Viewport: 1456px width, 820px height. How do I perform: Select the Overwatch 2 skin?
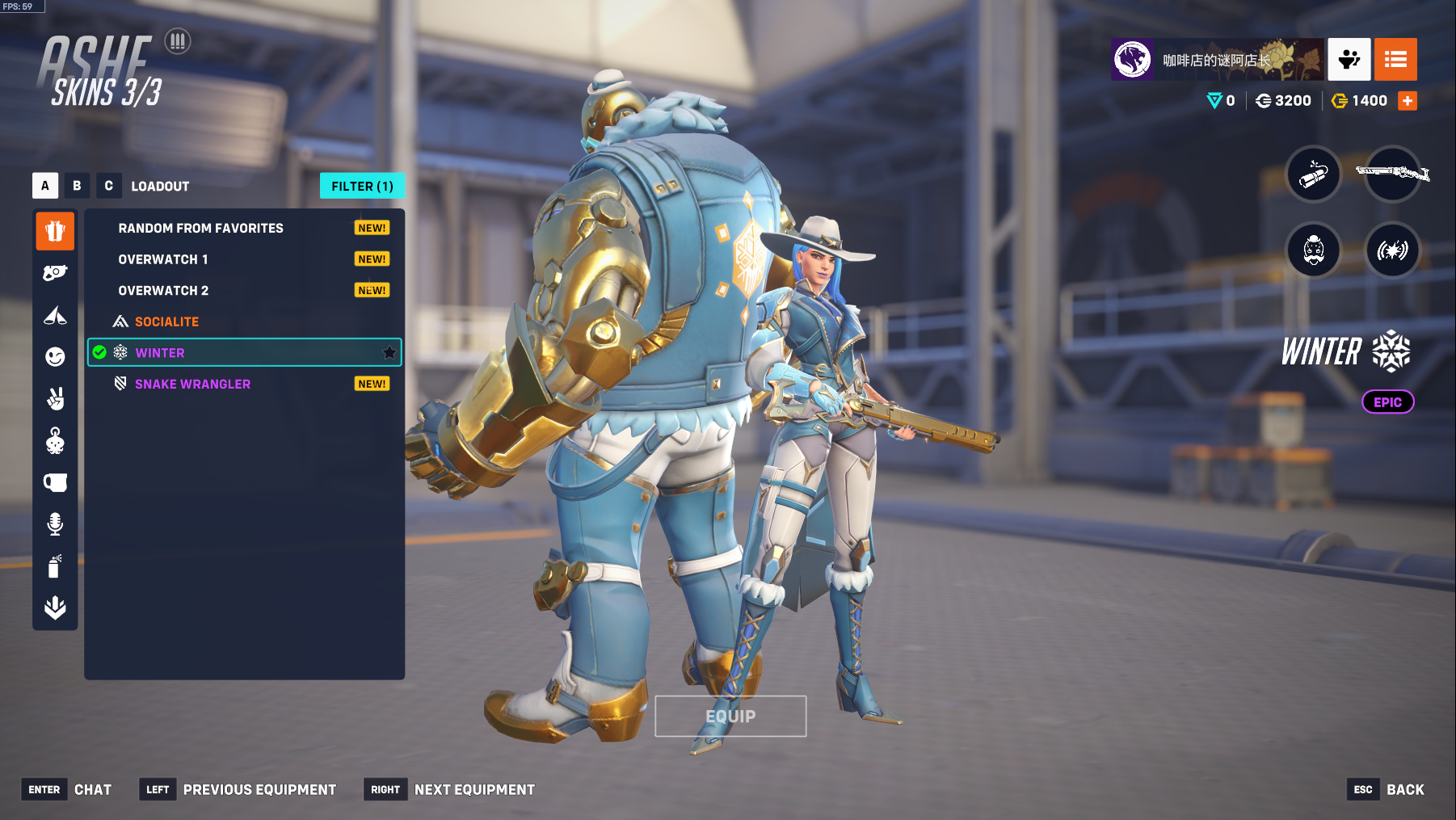(x=163, y=291)
